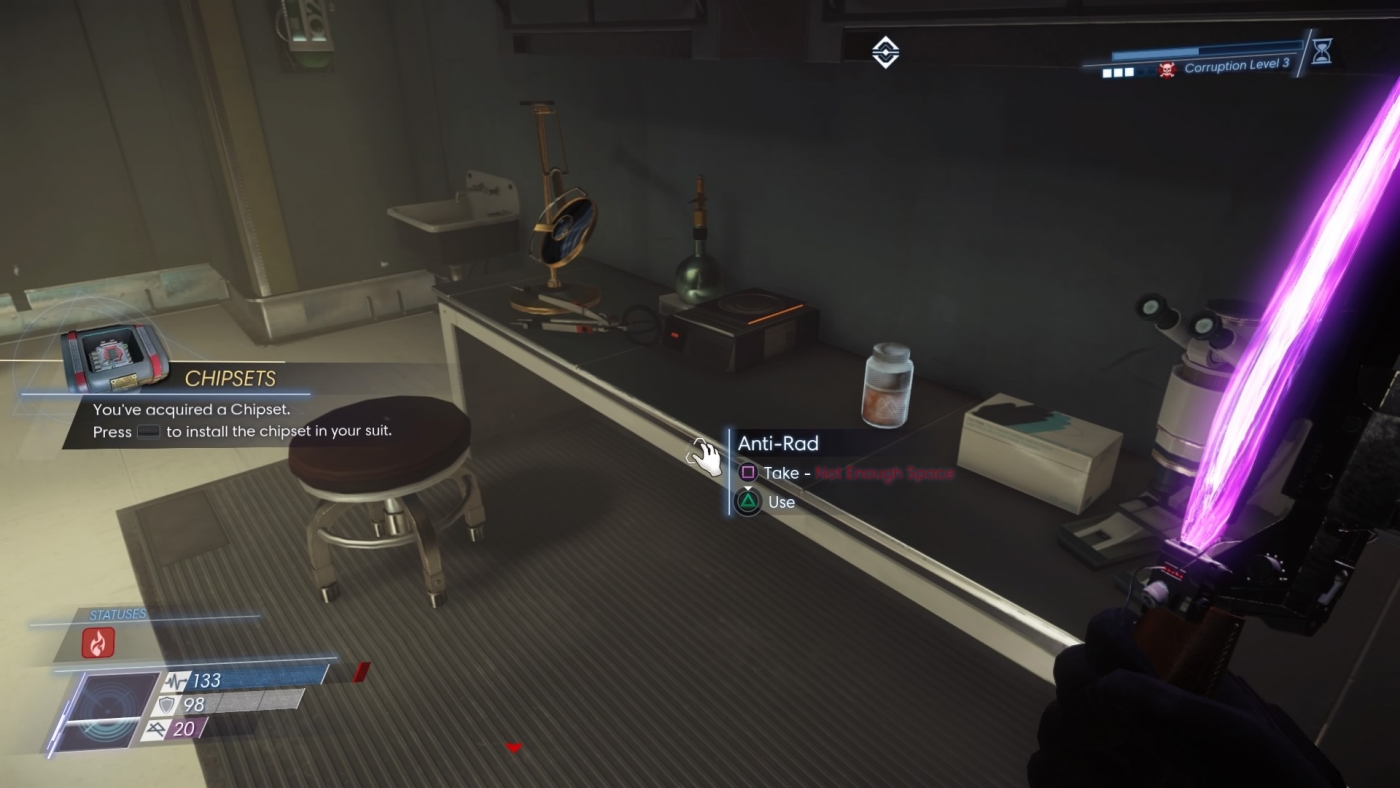The image size is (1400, 788).
Task: Click the Use action entry
Action: pos(782,502)
